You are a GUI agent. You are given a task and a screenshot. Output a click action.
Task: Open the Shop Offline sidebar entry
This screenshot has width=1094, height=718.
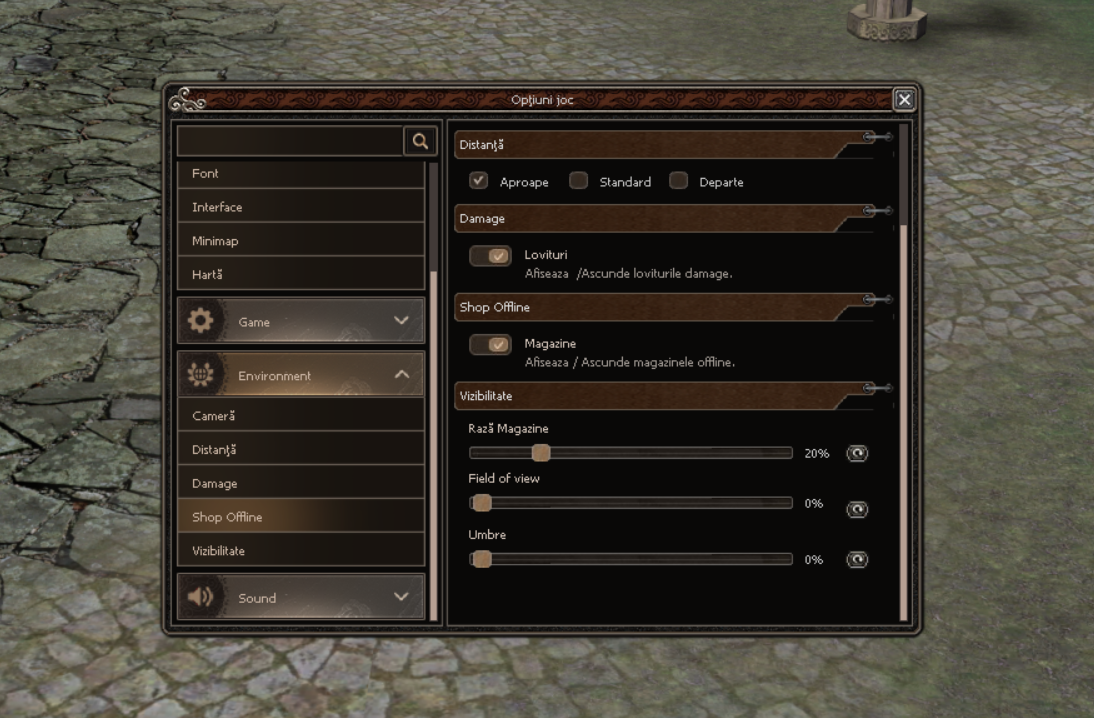(x=300, y=517)
